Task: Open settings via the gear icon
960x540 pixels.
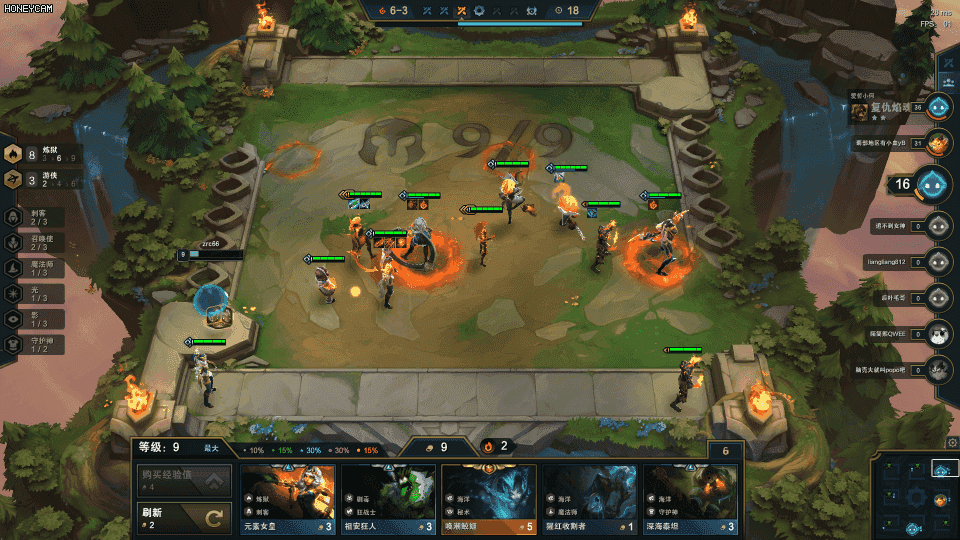Action: tap(951, 442)
